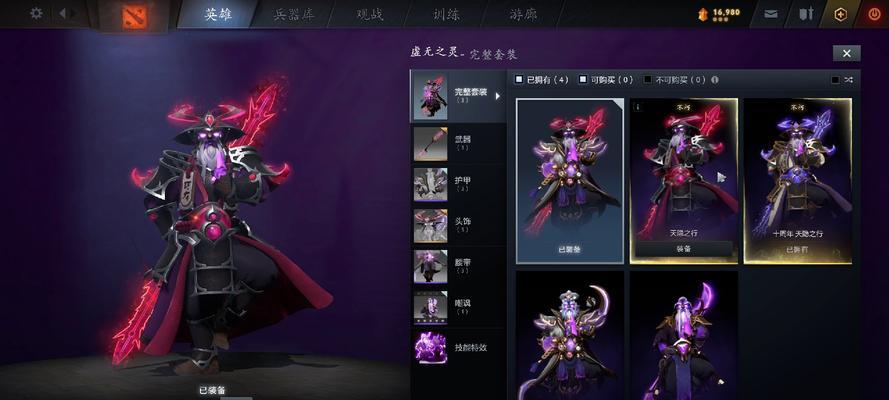
Task: Select the purple 十周年 天隐之行 set card
Action: [797, 175]
